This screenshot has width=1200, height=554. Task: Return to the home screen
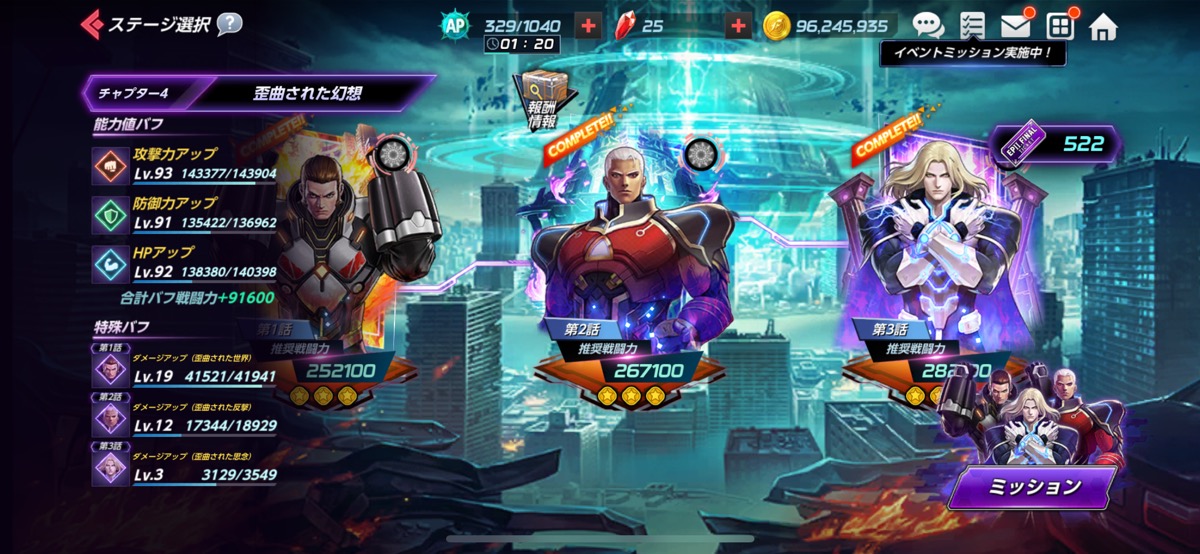tap(1103, 25)
